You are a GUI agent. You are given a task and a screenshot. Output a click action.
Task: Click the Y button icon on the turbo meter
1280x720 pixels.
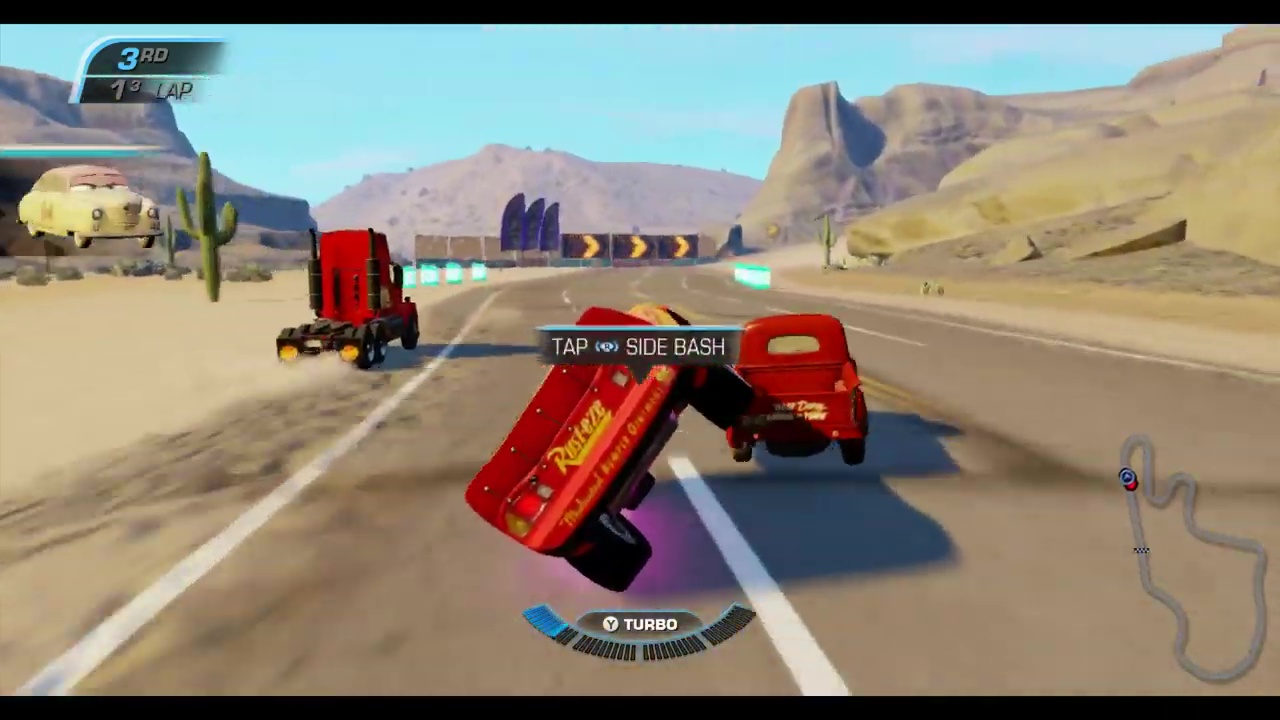click(609, 624)
